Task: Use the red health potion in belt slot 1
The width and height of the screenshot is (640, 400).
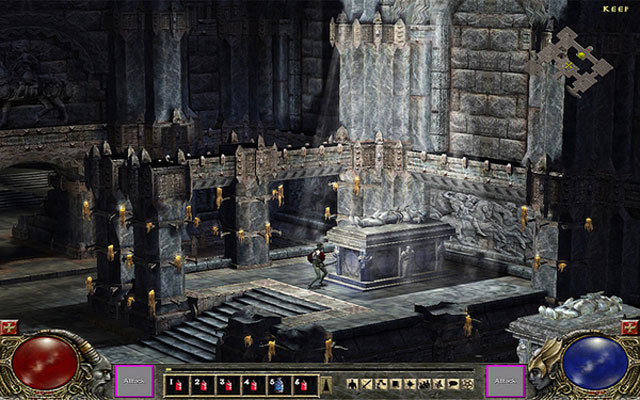Action: 177,382
